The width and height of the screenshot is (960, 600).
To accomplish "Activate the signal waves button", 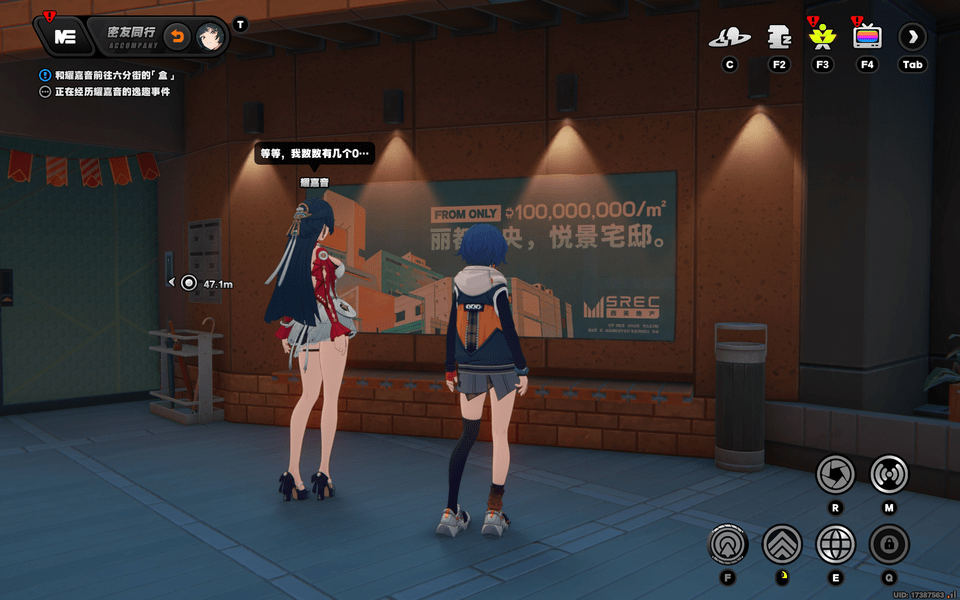I will tap(889, 474).
